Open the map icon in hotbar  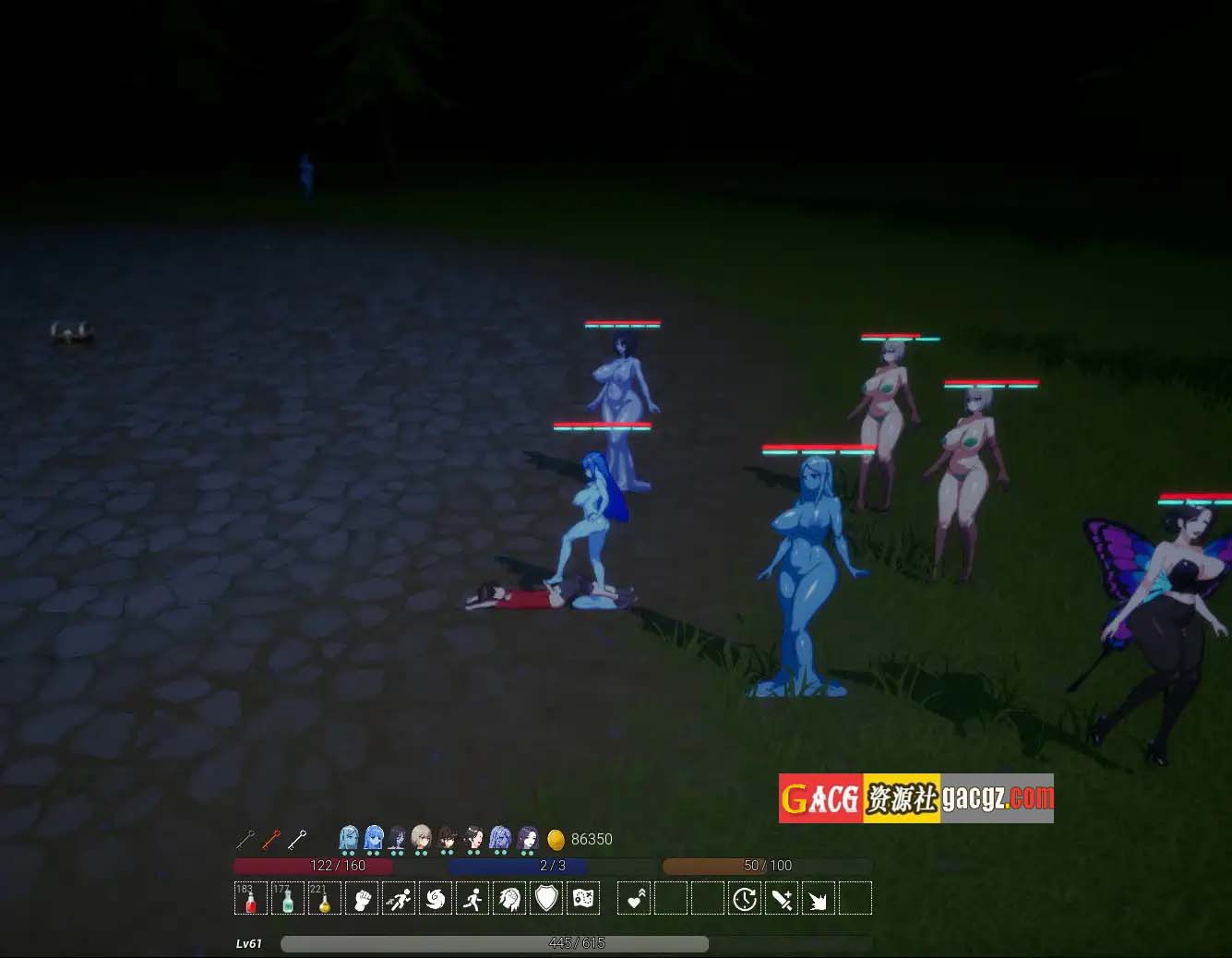(x=583, y=898)
